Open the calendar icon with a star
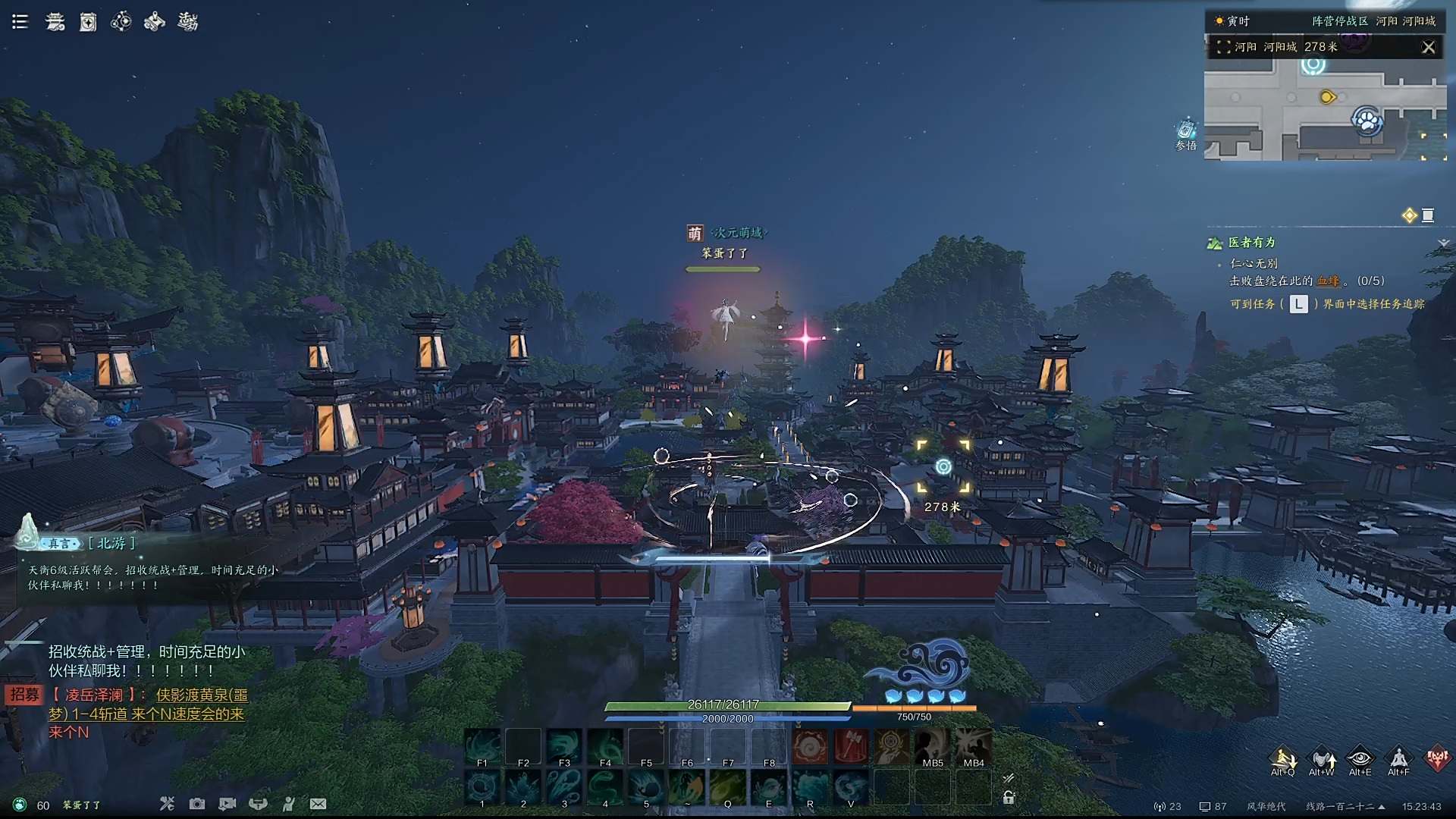Image resolution: width=1456 pixels, height=819 pixels. [88, 23]
